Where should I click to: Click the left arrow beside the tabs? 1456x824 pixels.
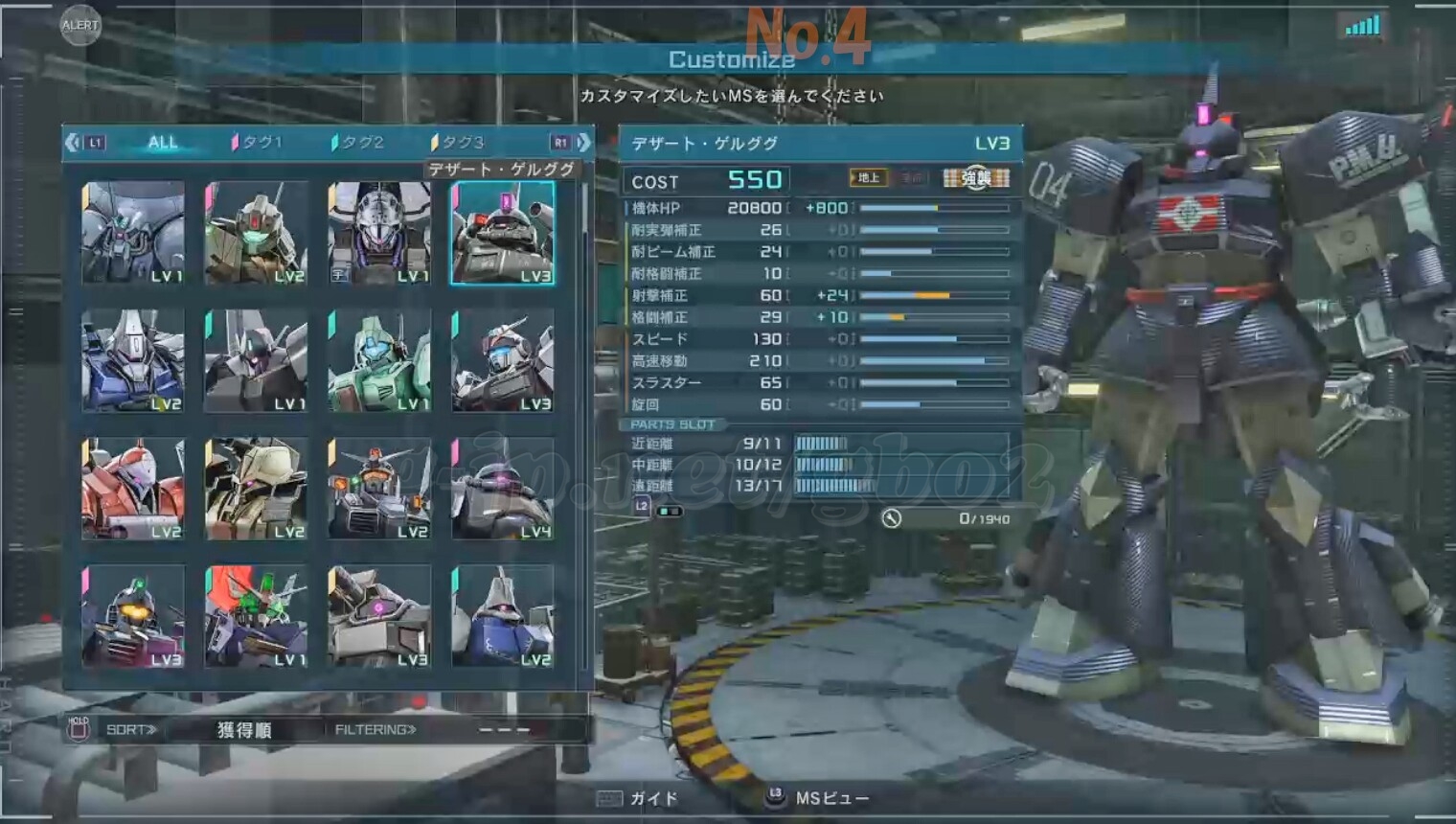pyautogui.click(x=73, y=143)
